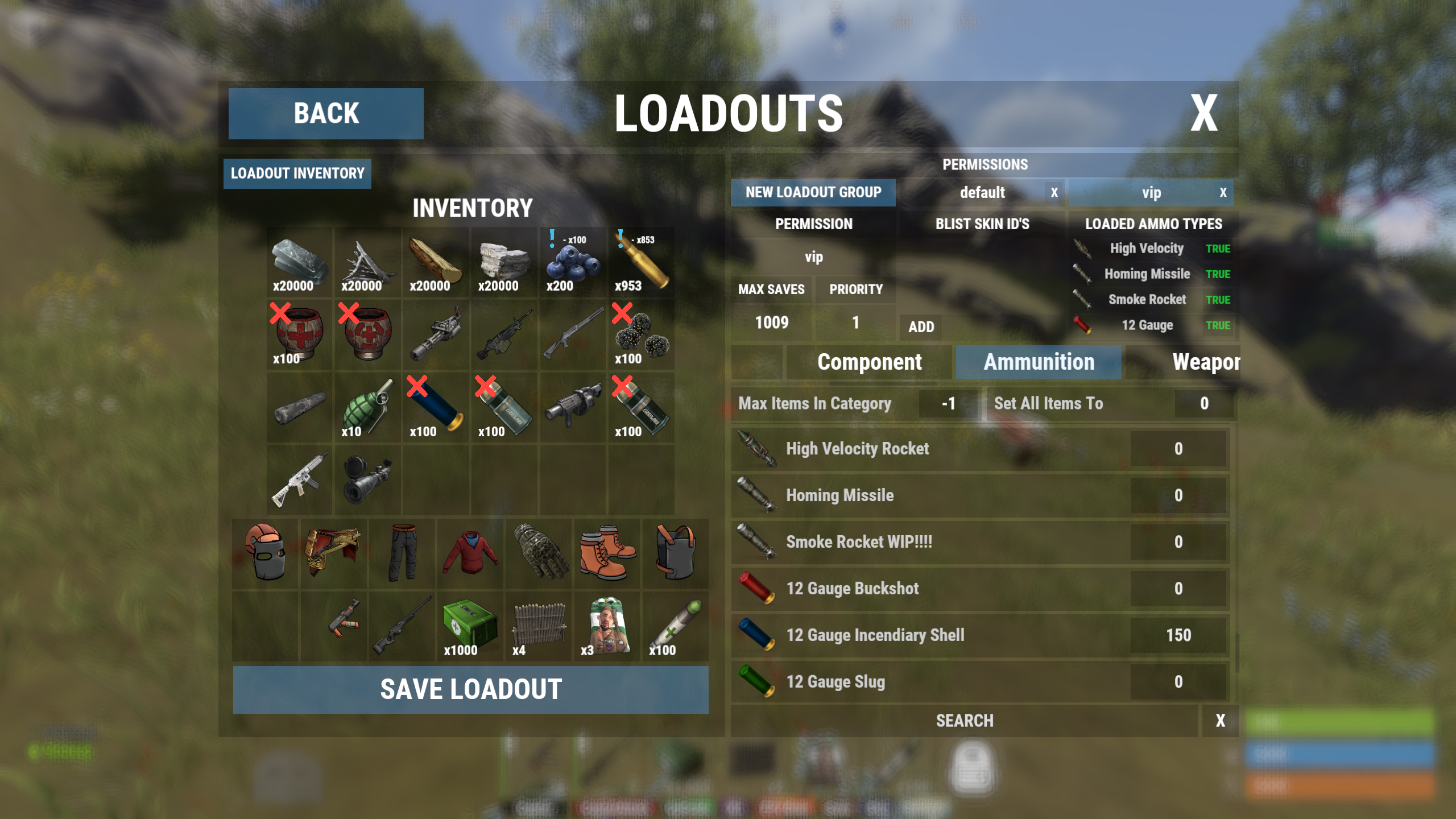Toggle High Velocity loaded ammo TRUE value
The image size is (1456, 819).
[x=1218, y=249]
